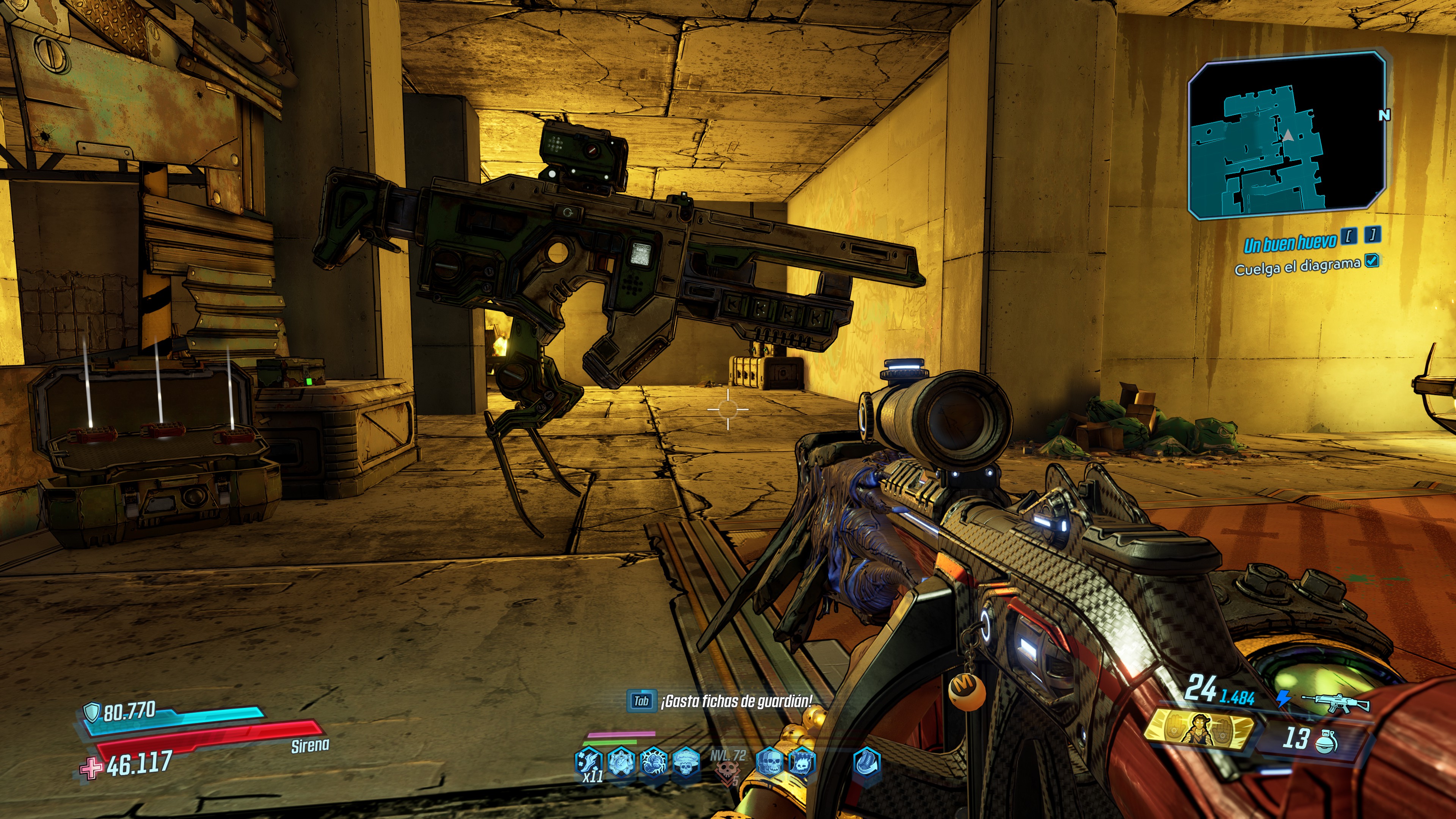
Task: Select the mushroom cloud skull buff icon
Action: [x=686, y=763]
